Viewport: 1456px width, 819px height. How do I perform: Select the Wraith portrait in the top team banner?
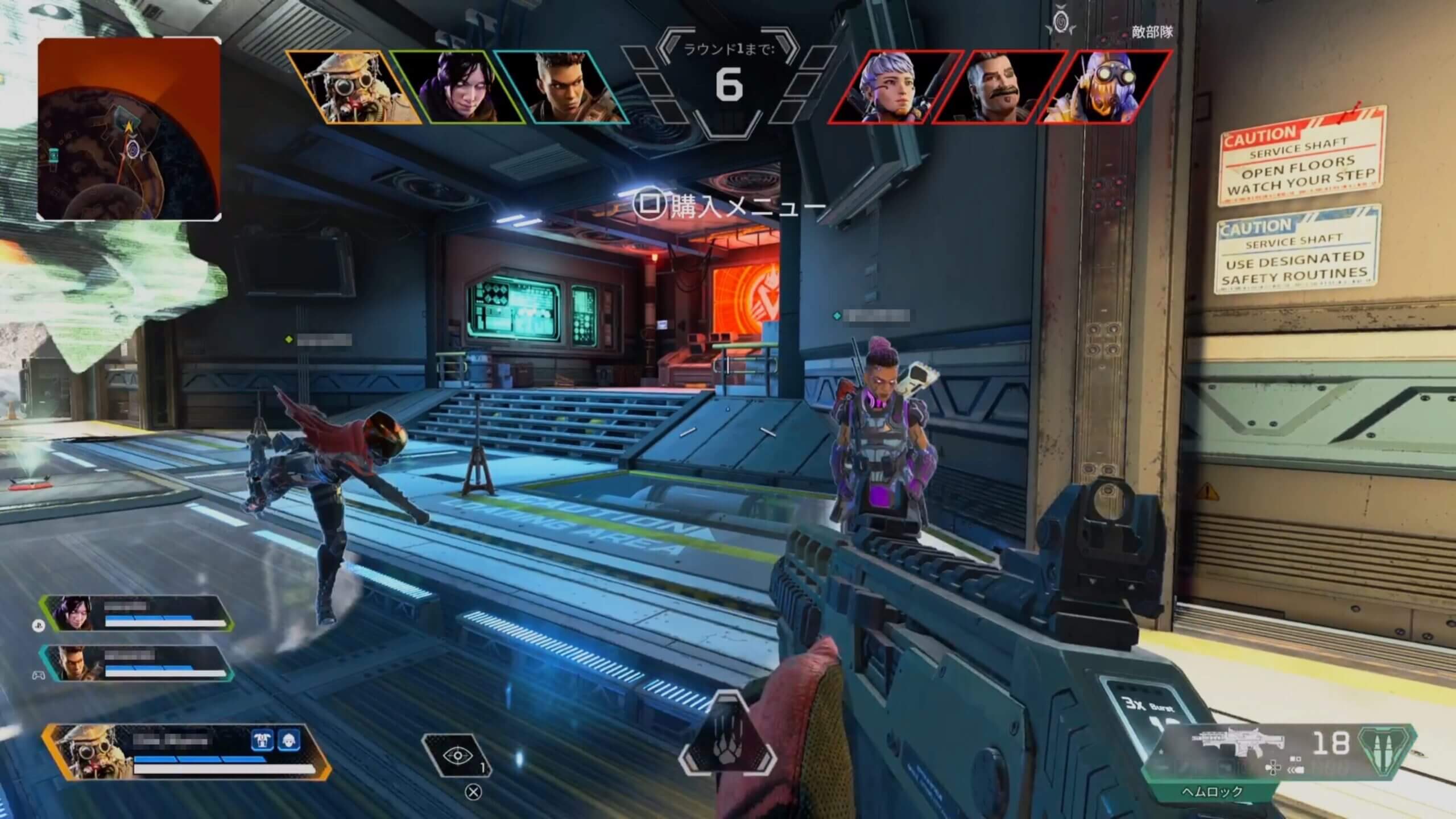(x=456, y=87)
